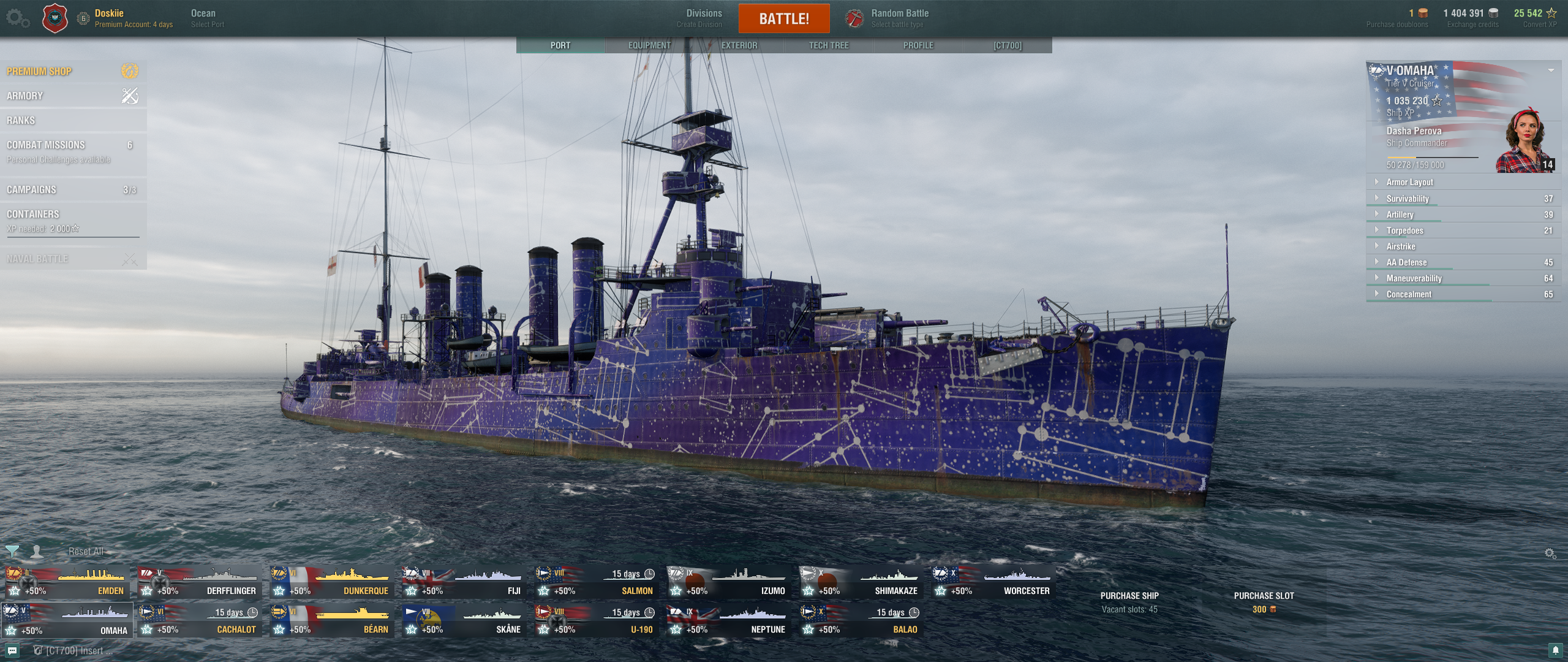This screenshot has width=1568, height=662.
Task: Start the match with the BATTLE! button
Action: coord(784,18)
